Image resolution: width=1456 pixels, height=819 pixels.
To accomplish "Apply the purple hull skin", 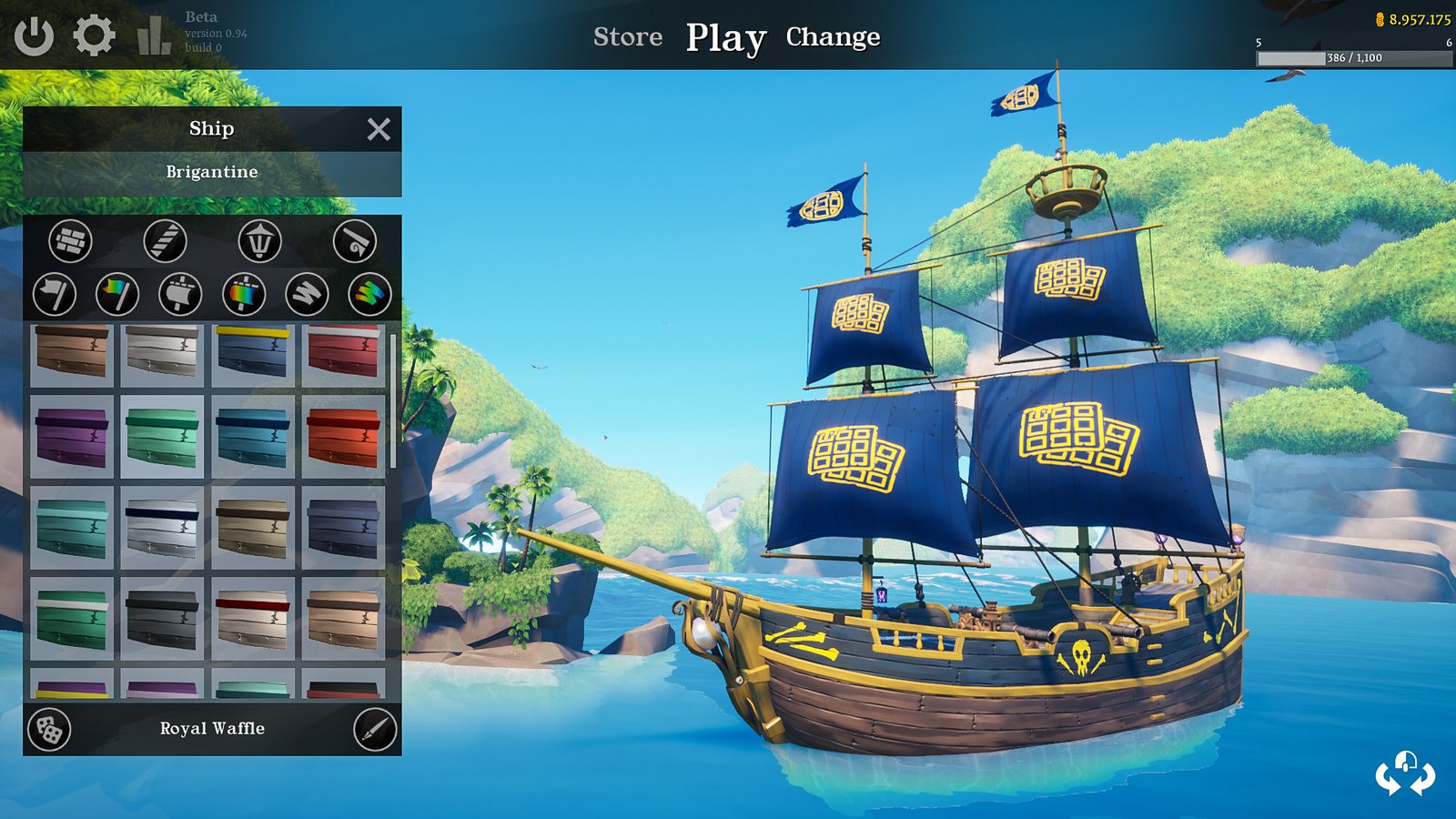I will point(72,437).
